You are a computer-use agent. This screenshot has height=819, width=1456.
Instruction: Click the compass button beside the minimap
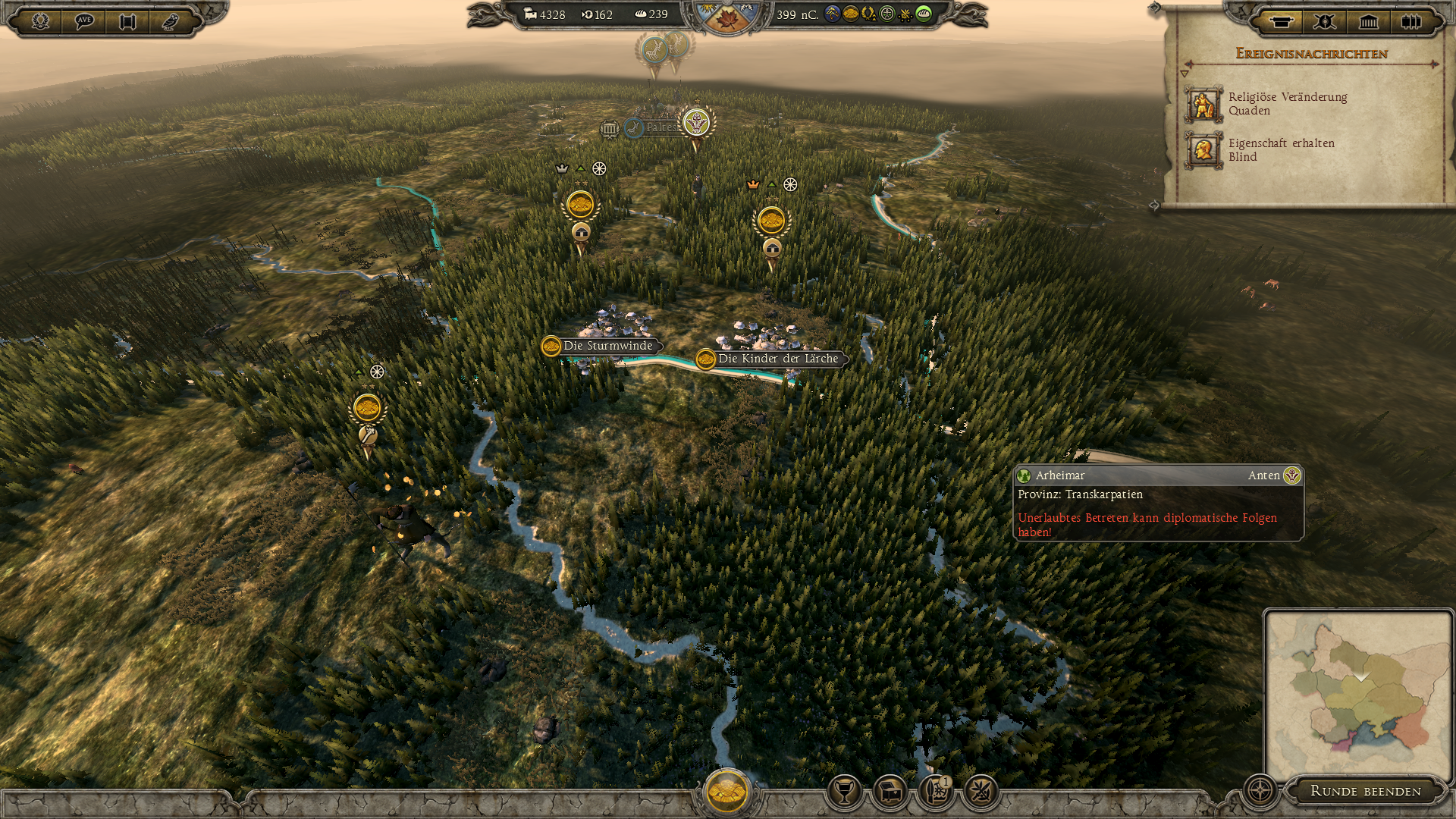1260,791
